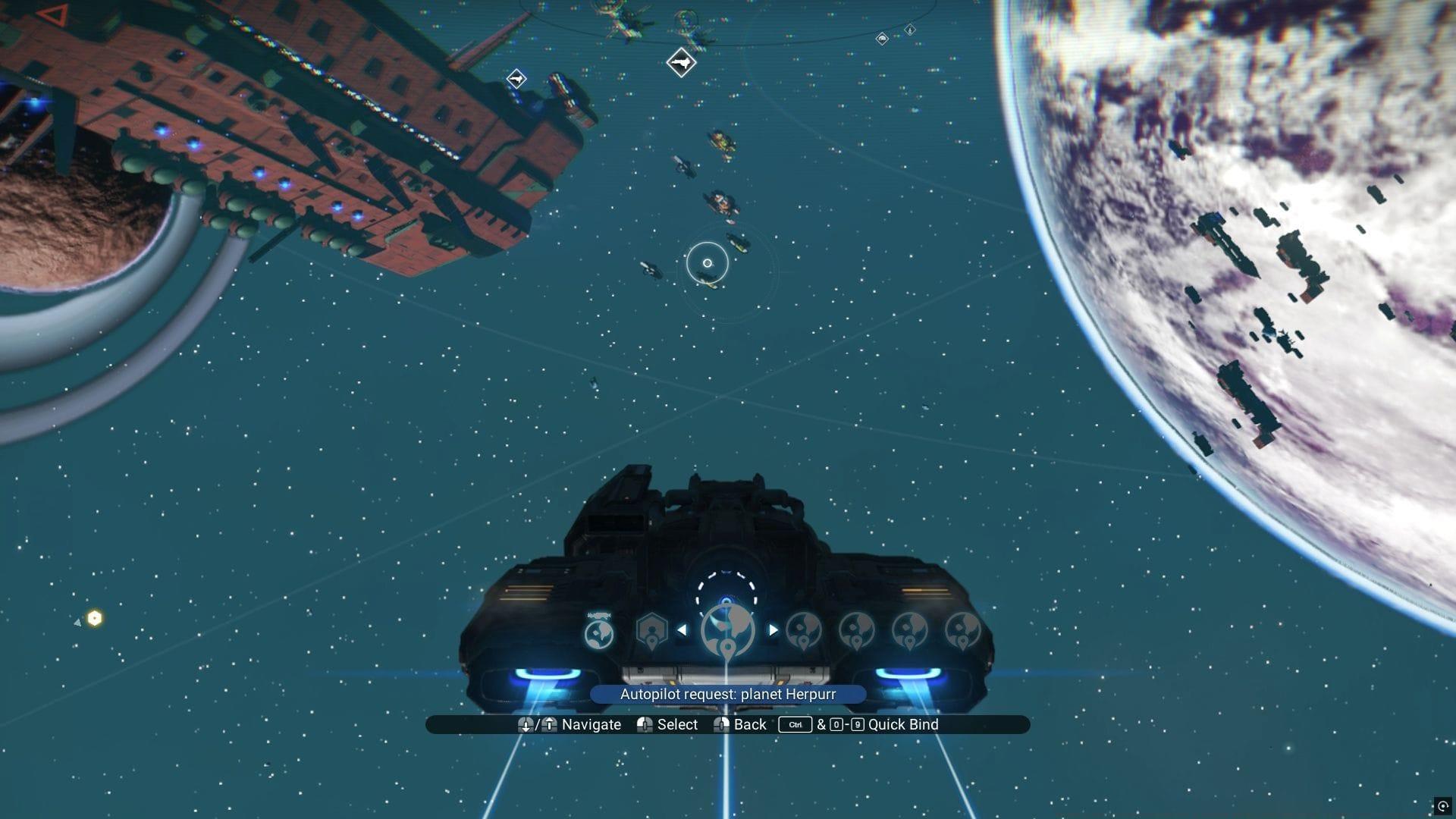The image size is (1456, 819).
Task: Click the diamond starship marker above the ship convoy
Action: coord(680,64)
